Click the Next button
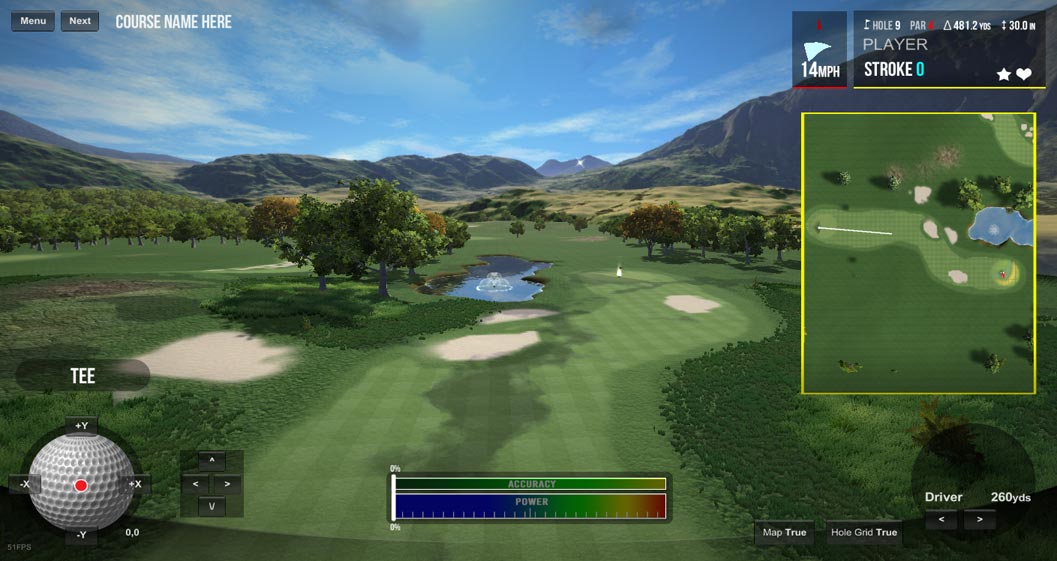The height and width of the screenshot is (561, 1057). pyautogui.click(x=80, y=21)
